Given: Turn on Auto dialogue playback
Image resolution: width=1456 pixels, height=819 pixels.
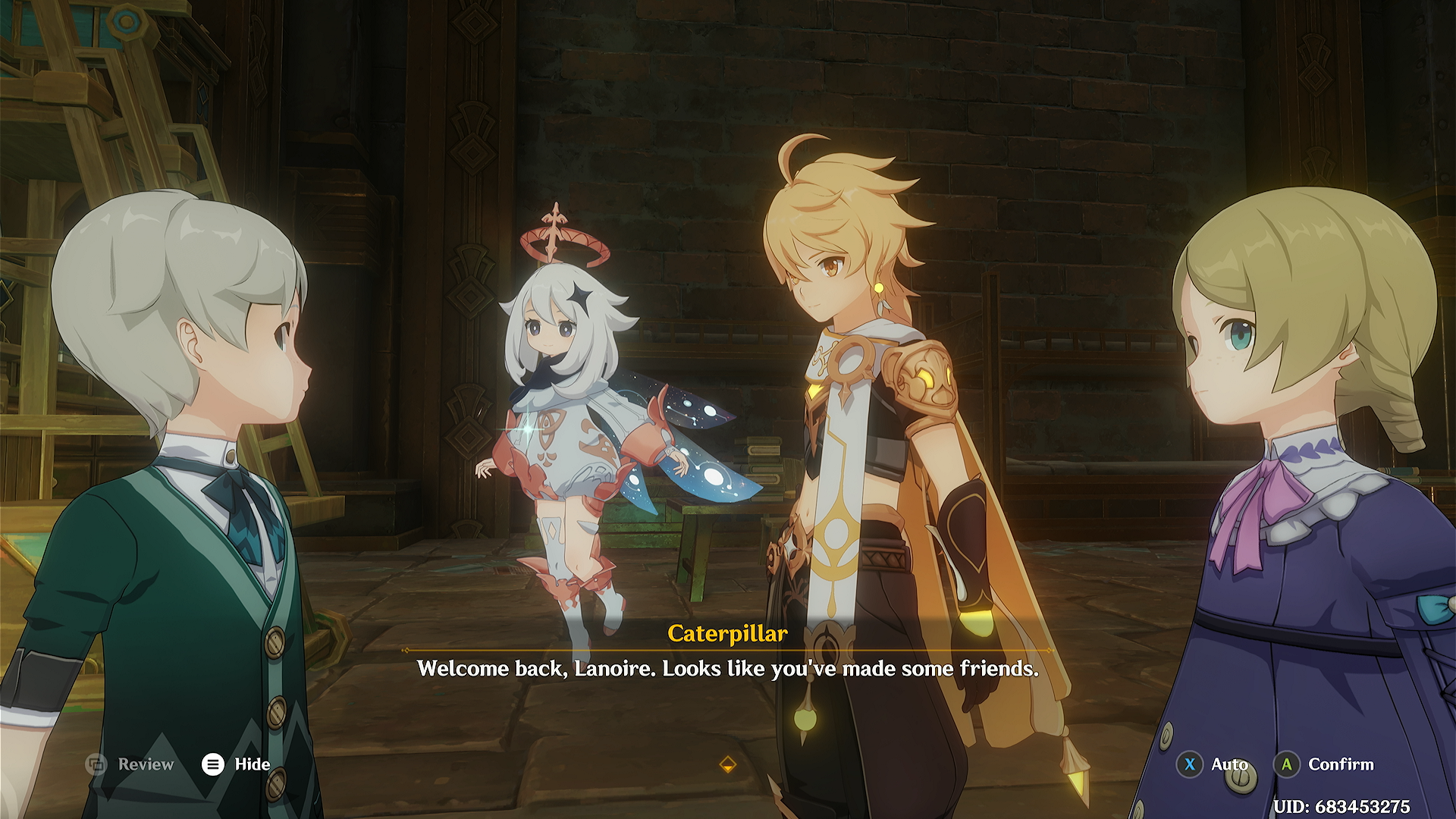Looking at the screenshot, I should pyautogui.click(x=1212, y=764).
